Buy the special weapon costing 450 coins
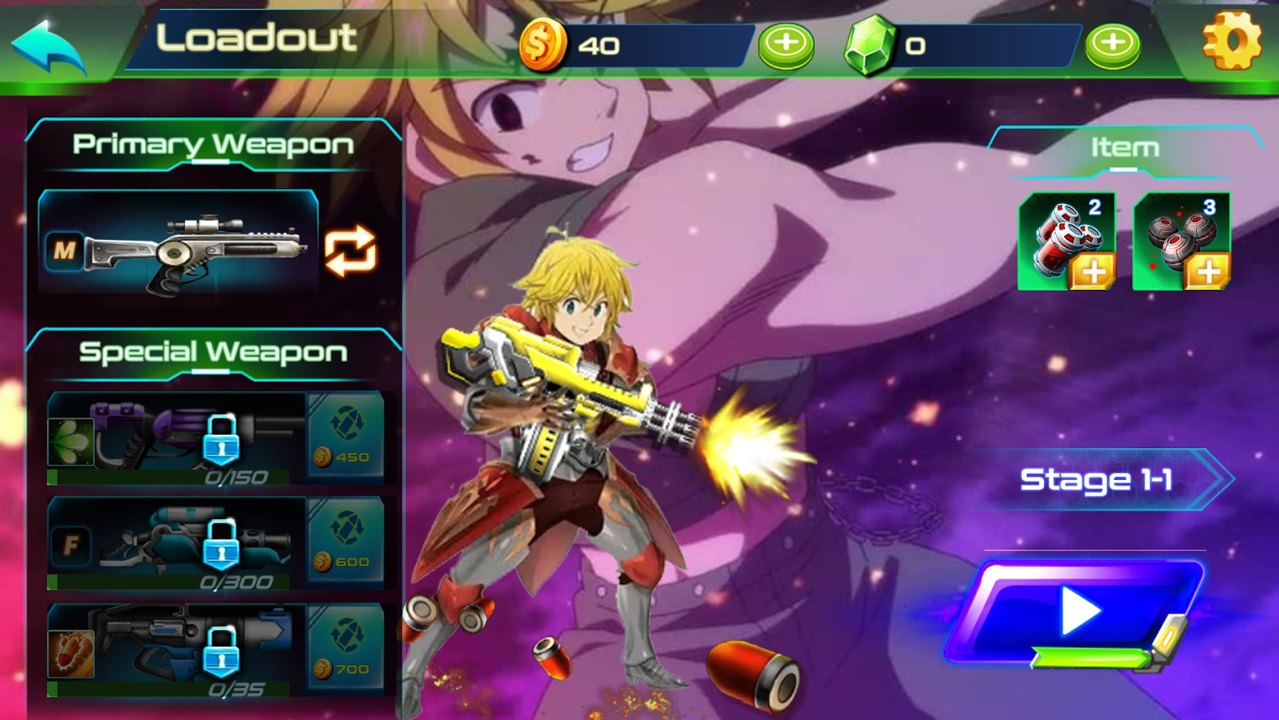 (x=345, y=439)
